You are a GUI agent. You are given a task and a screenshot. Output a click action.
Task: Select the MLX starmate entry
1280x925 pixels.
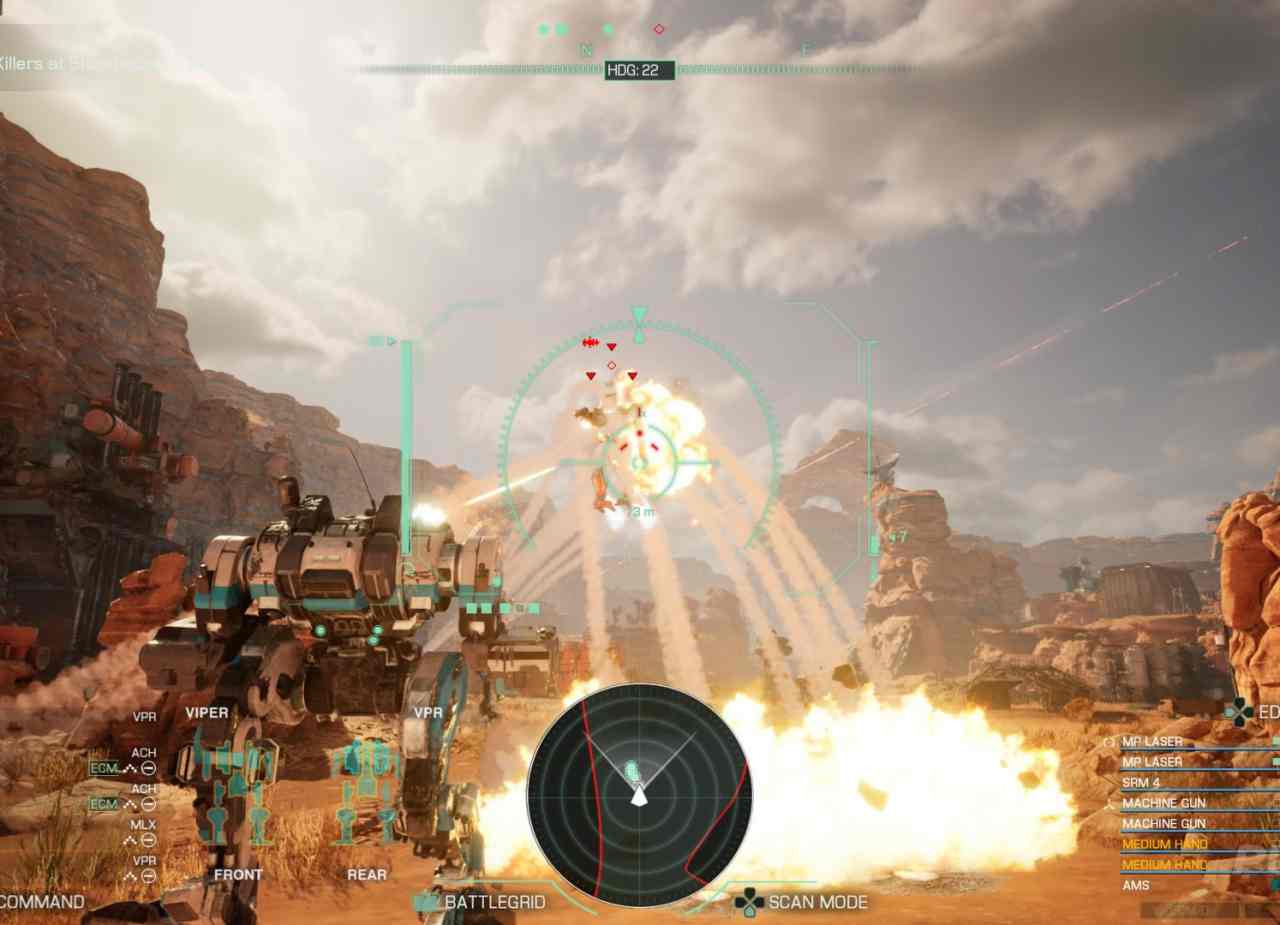pyautogui.click(x=143, y=825)
